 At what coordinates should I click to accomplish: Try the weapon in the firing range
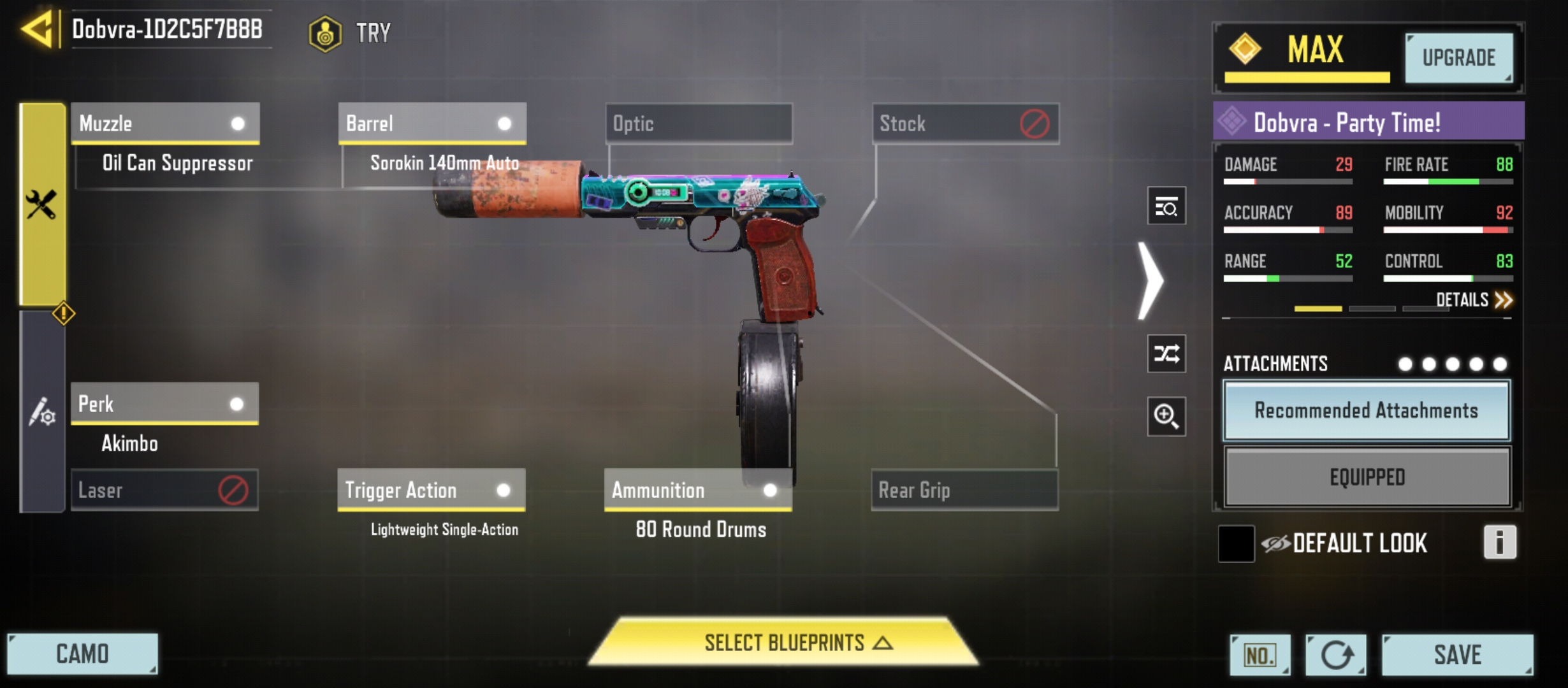pyautogui.click(x=350, y=33)
